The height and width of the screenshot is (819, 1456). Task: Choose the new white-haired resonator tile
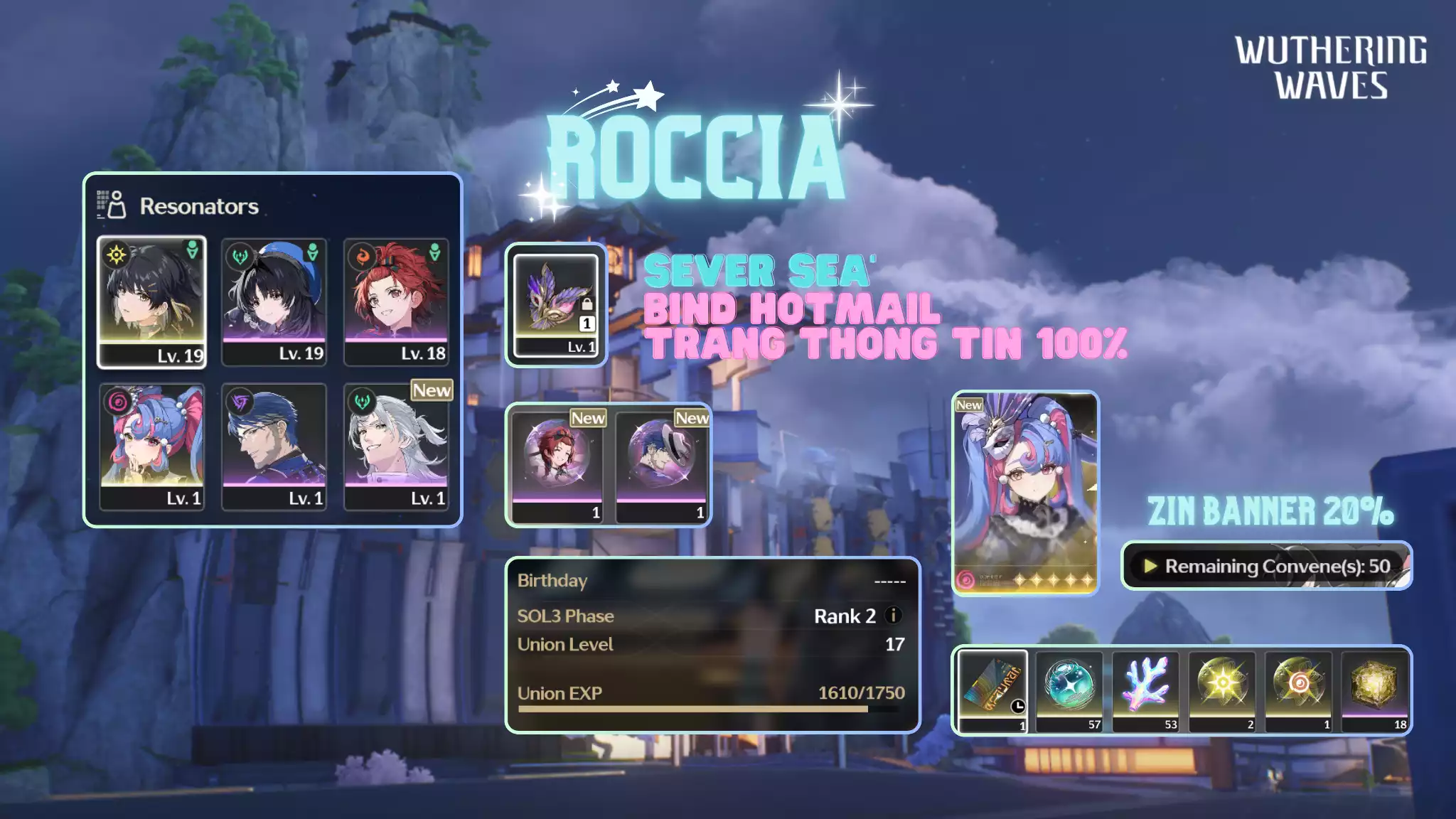[x=396, y=446]
